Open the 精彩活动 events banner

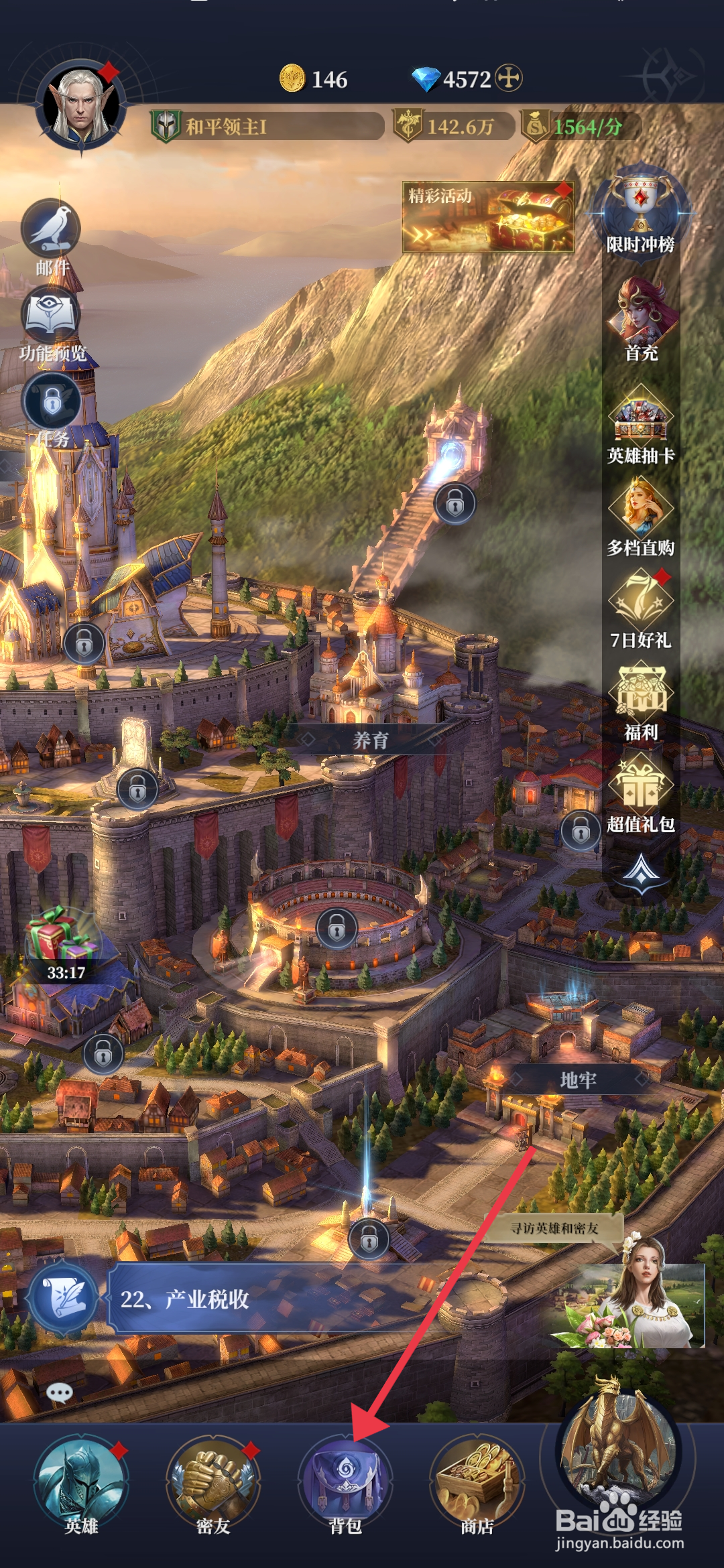pos(487,217)
